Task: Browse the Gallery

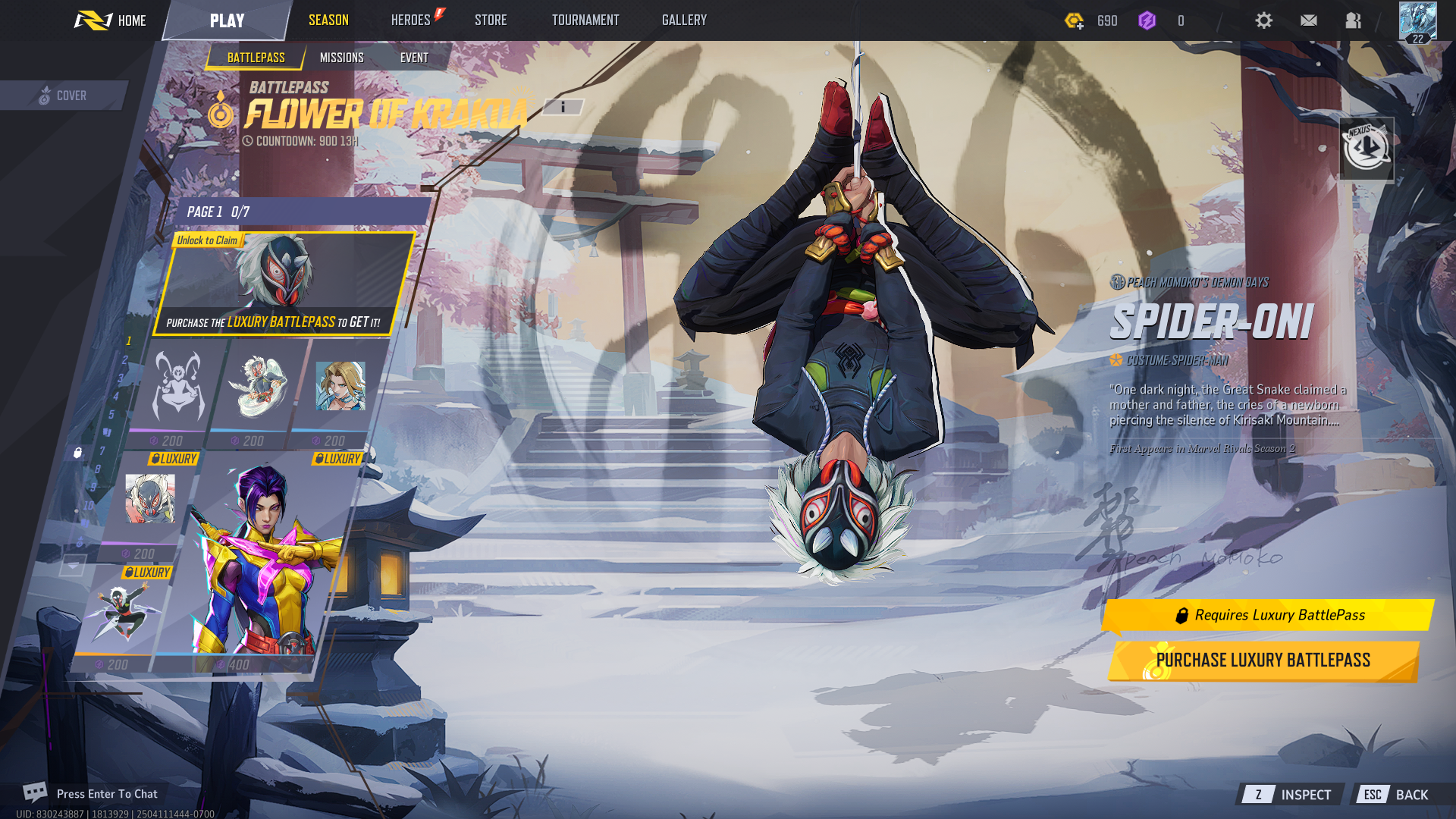Action: coord(684,20)
